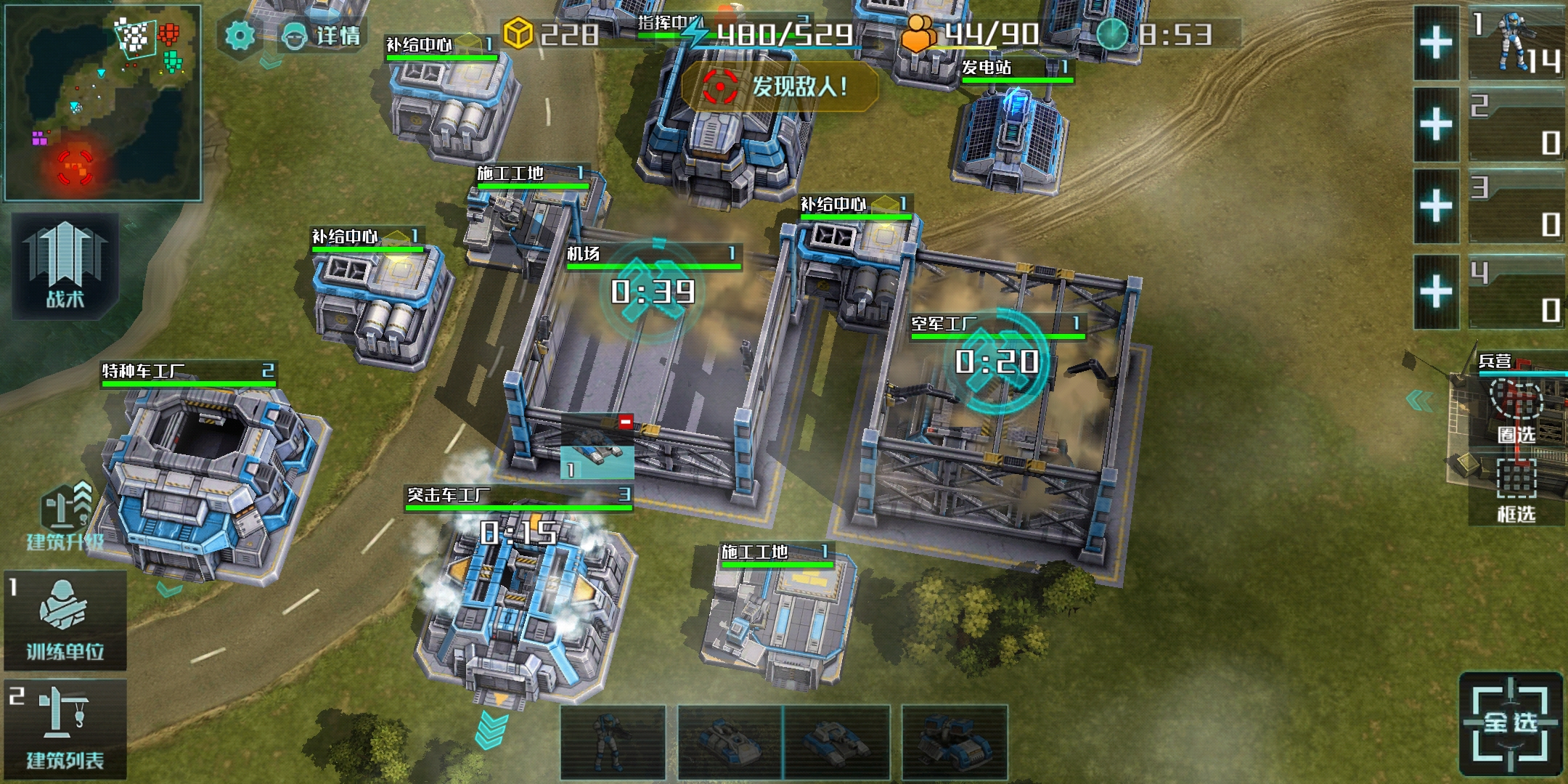Tap the 发现敌人 enemy spotted alert
The image size is (1568, 784).
coord(779,87)
